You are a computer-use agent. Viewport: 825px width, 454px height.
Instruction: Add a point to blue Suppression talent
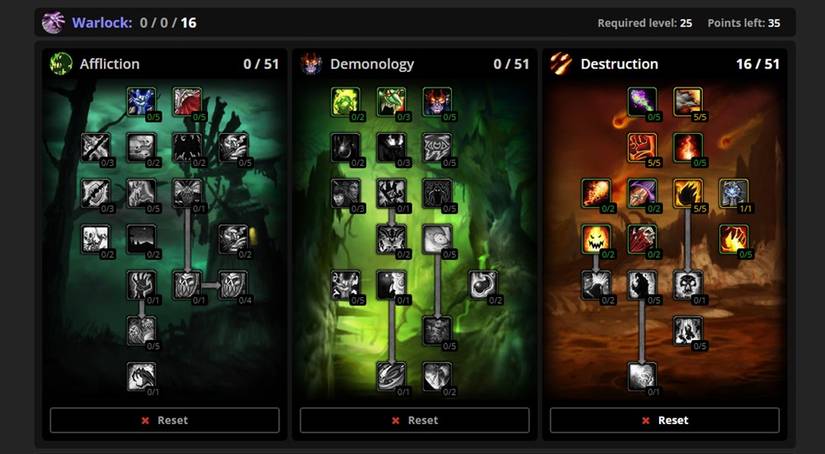pyautogui.click(x=142, y=101)
